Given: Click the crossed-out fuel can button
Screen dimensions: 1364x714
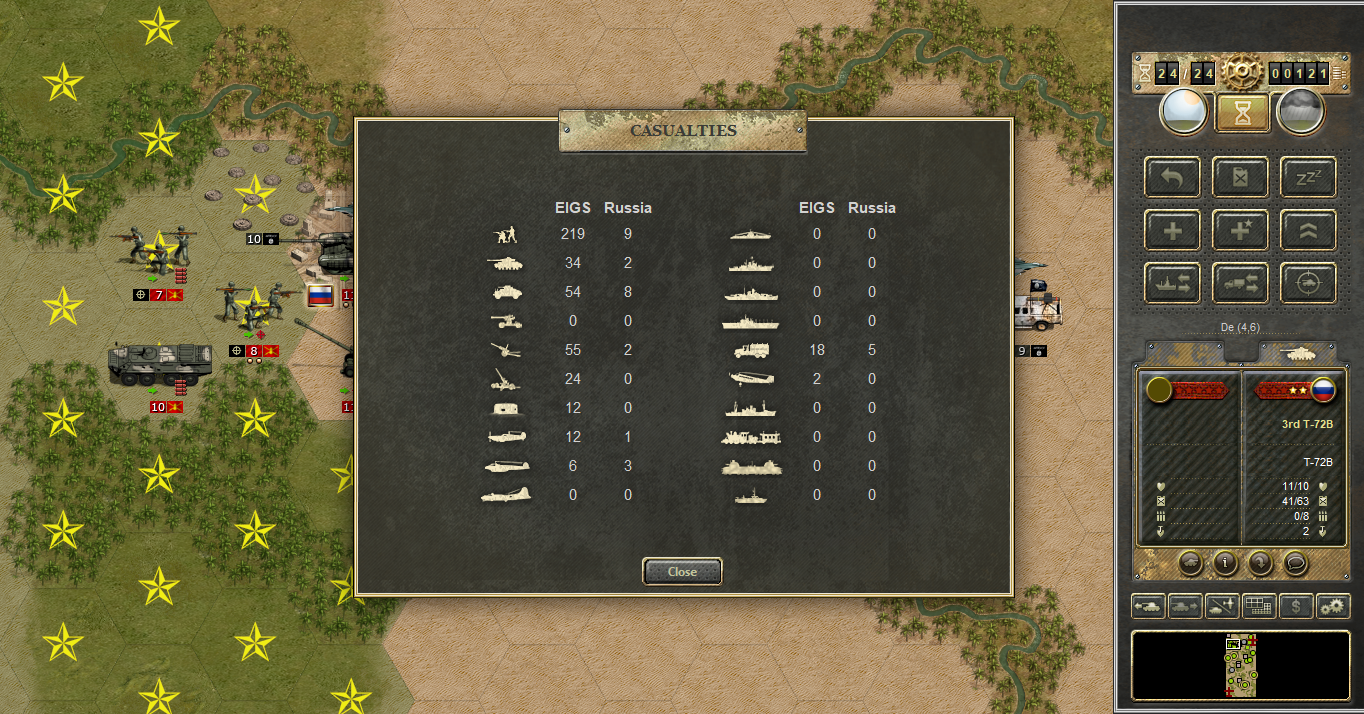Looking at the screenshot, I should 1240,178.
